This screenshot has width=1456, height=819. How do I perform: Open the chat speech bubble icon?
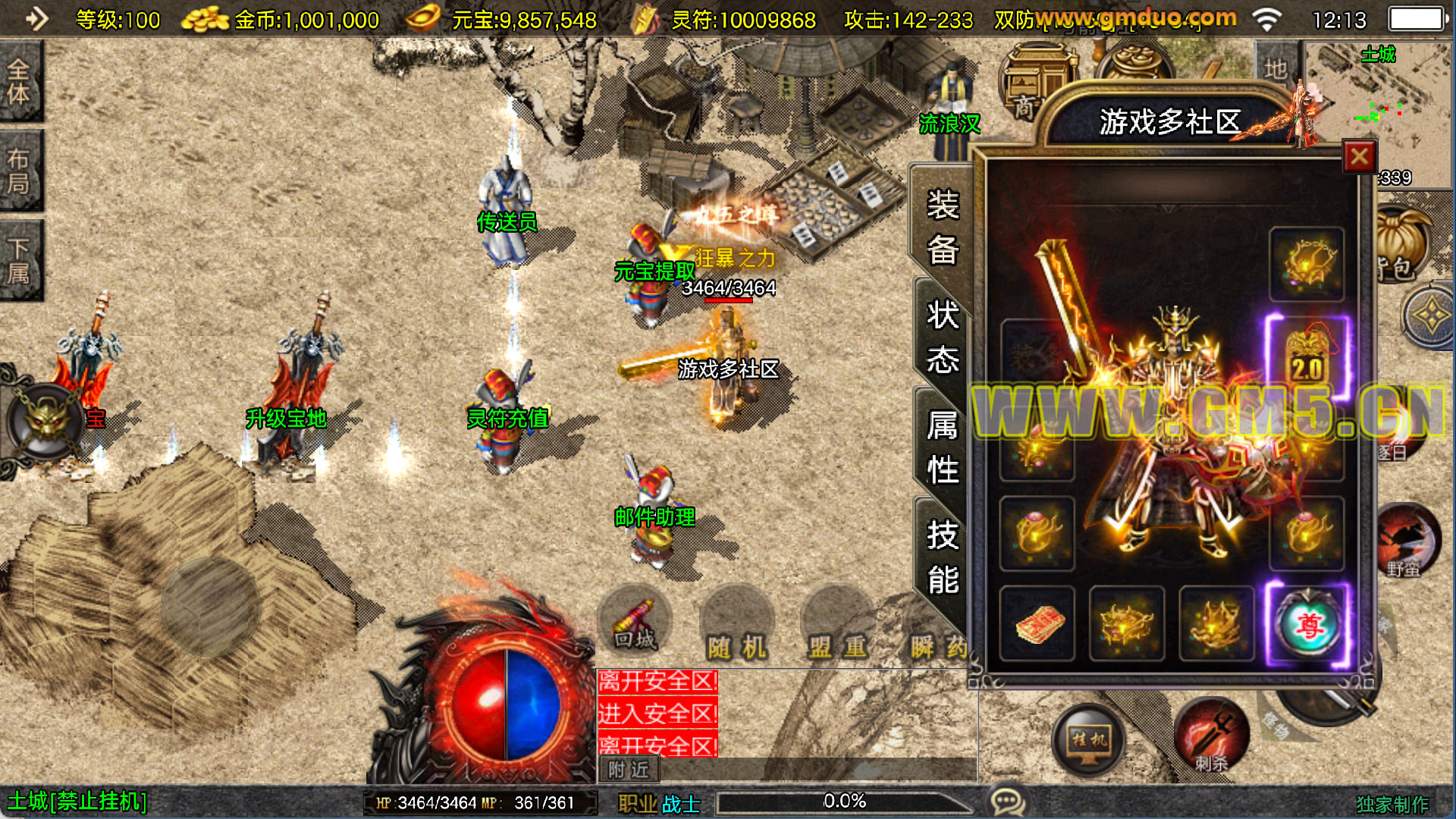(1008, 801)
